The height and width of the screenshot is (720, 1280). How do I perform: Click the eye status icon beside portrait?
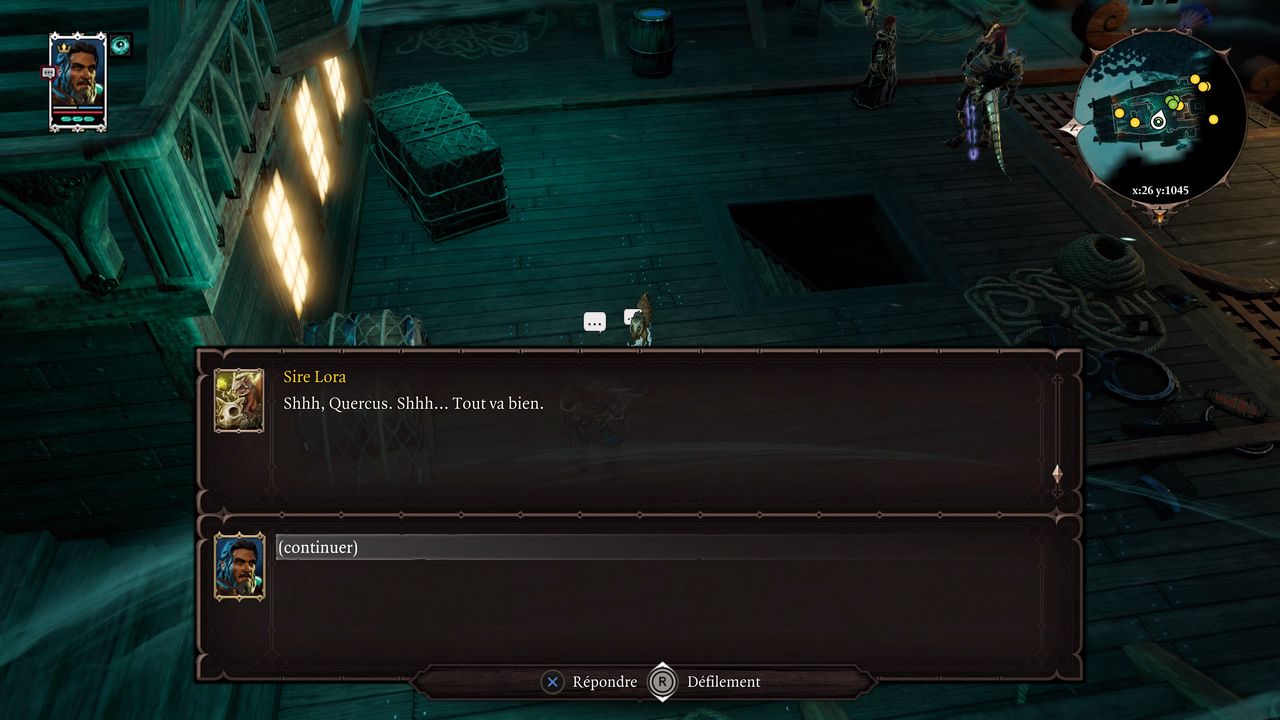click(121, 45)
